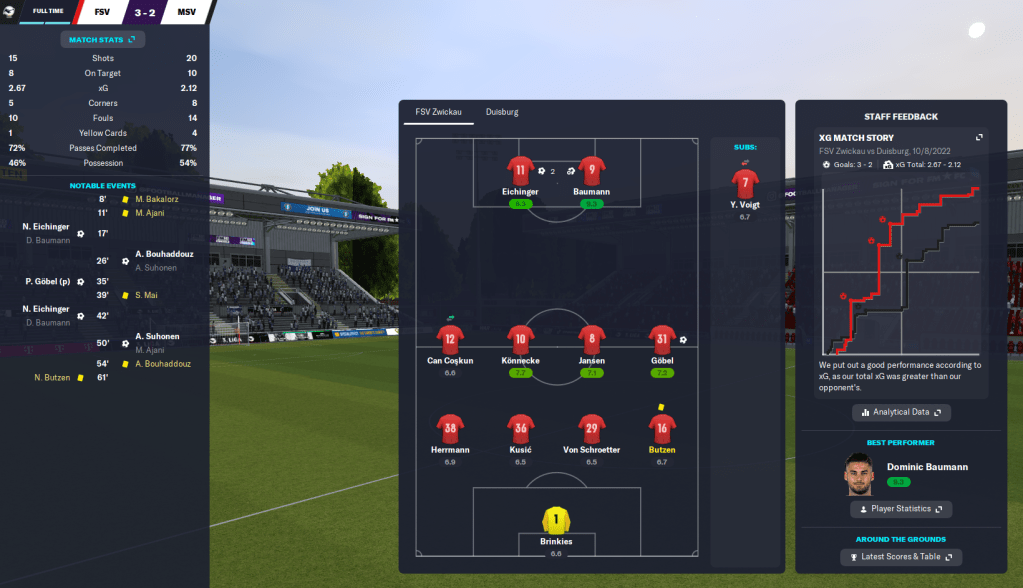The image size is (1023, 588).
Task: Choose Von Schroetter in the defence
Action: tap(592, 428)
